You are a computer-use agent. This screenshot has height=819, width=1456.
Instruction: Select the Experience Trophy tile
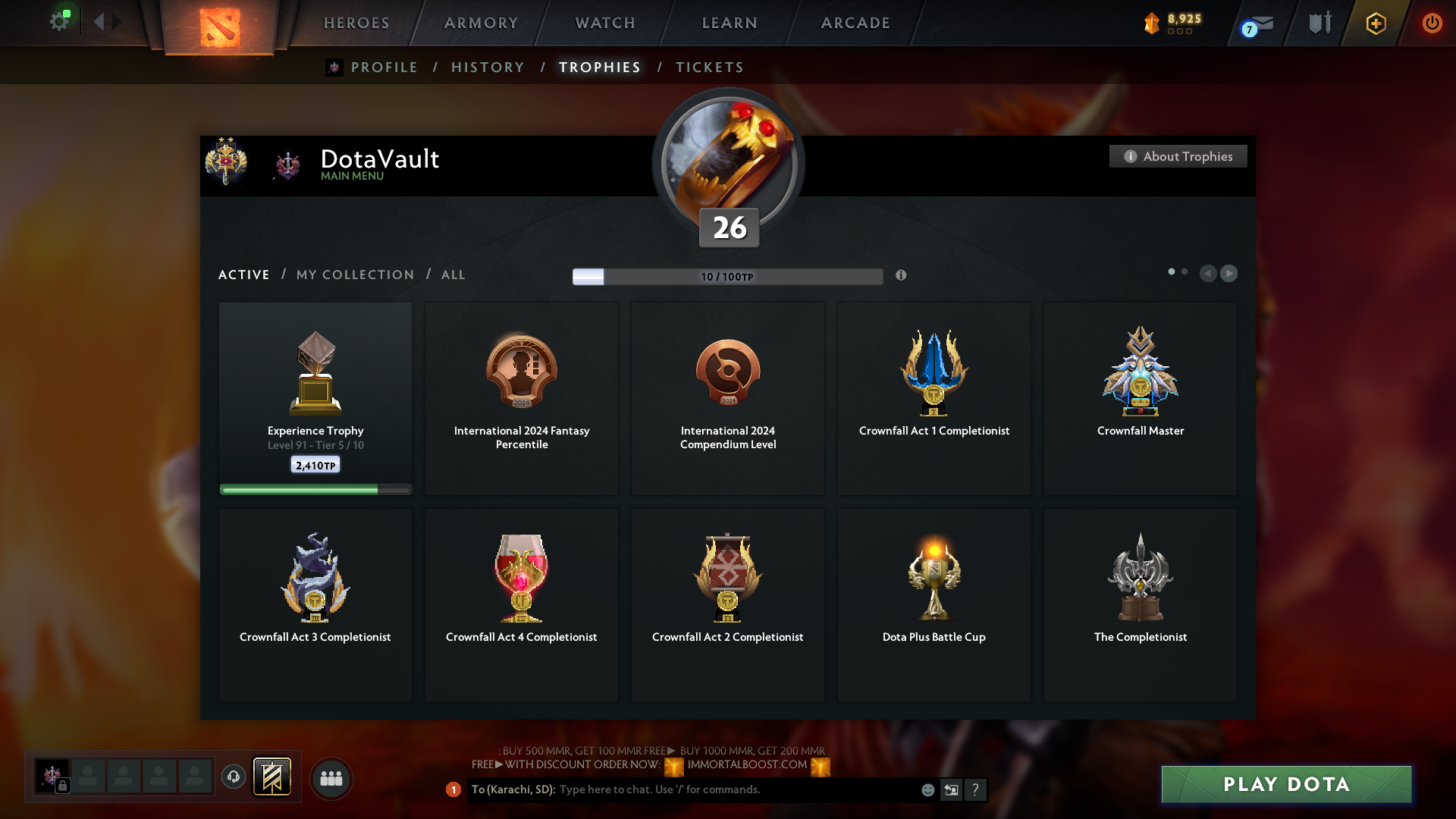(315, 398)
